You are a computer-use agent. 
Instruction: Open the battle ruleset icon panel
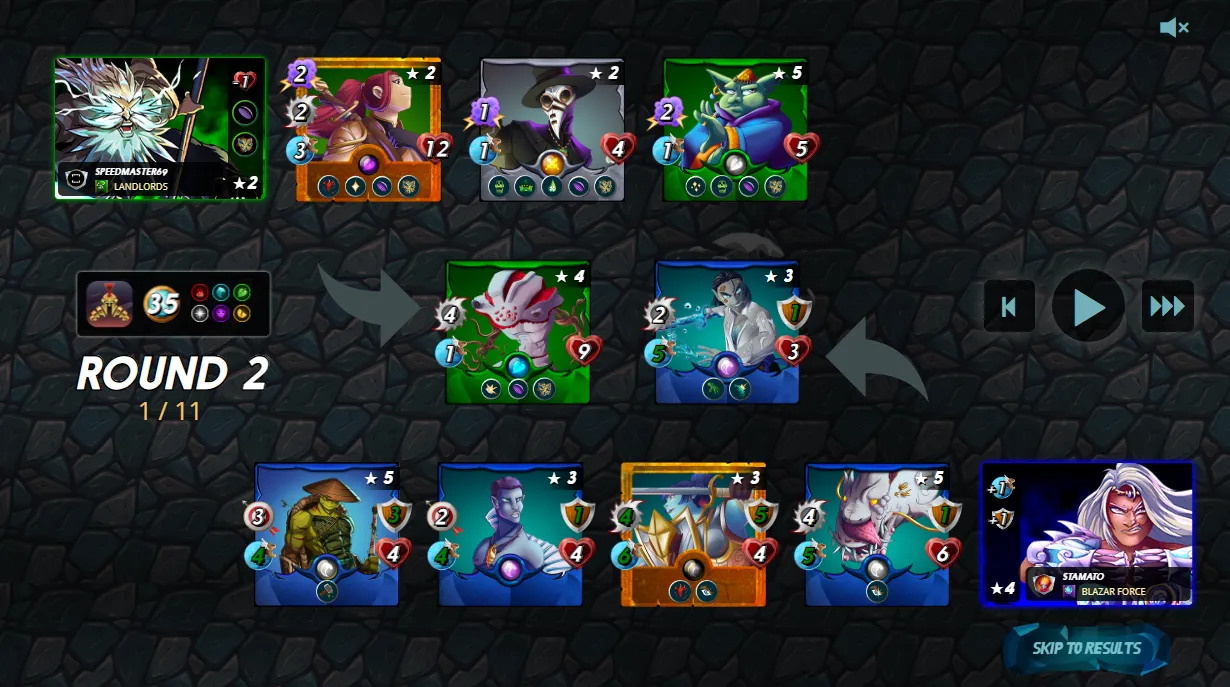pos(110,304)
